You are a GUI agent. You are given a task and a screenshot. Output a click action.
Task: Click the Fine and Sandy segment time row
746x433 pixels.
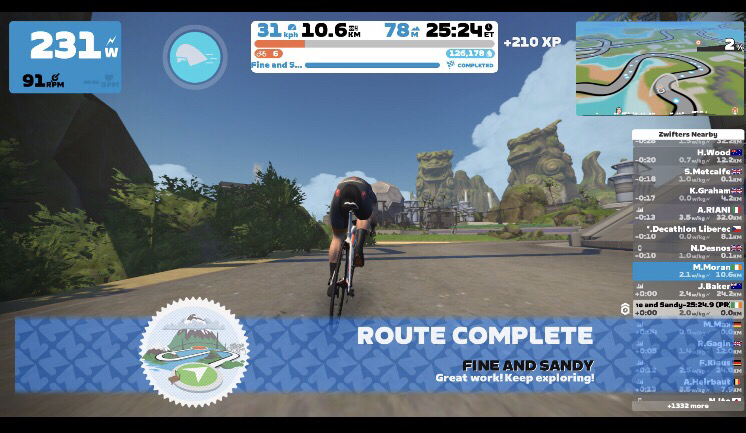(688, 308)
